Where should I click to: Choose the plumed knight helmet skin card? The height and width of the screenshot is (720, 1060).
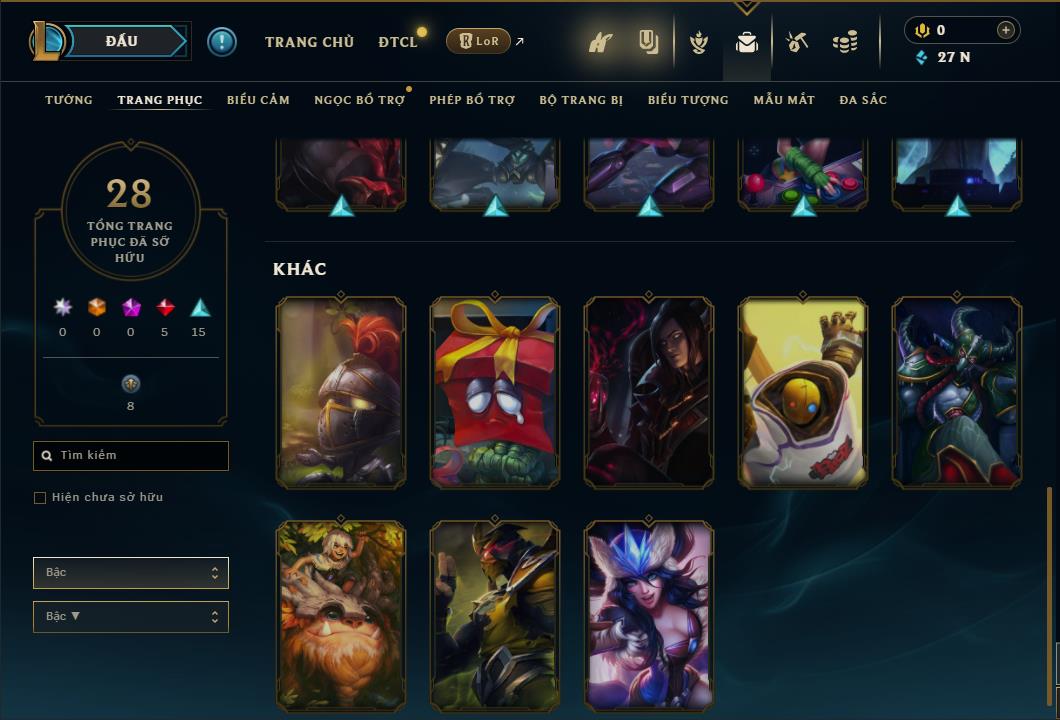click(x=341, y=392)
